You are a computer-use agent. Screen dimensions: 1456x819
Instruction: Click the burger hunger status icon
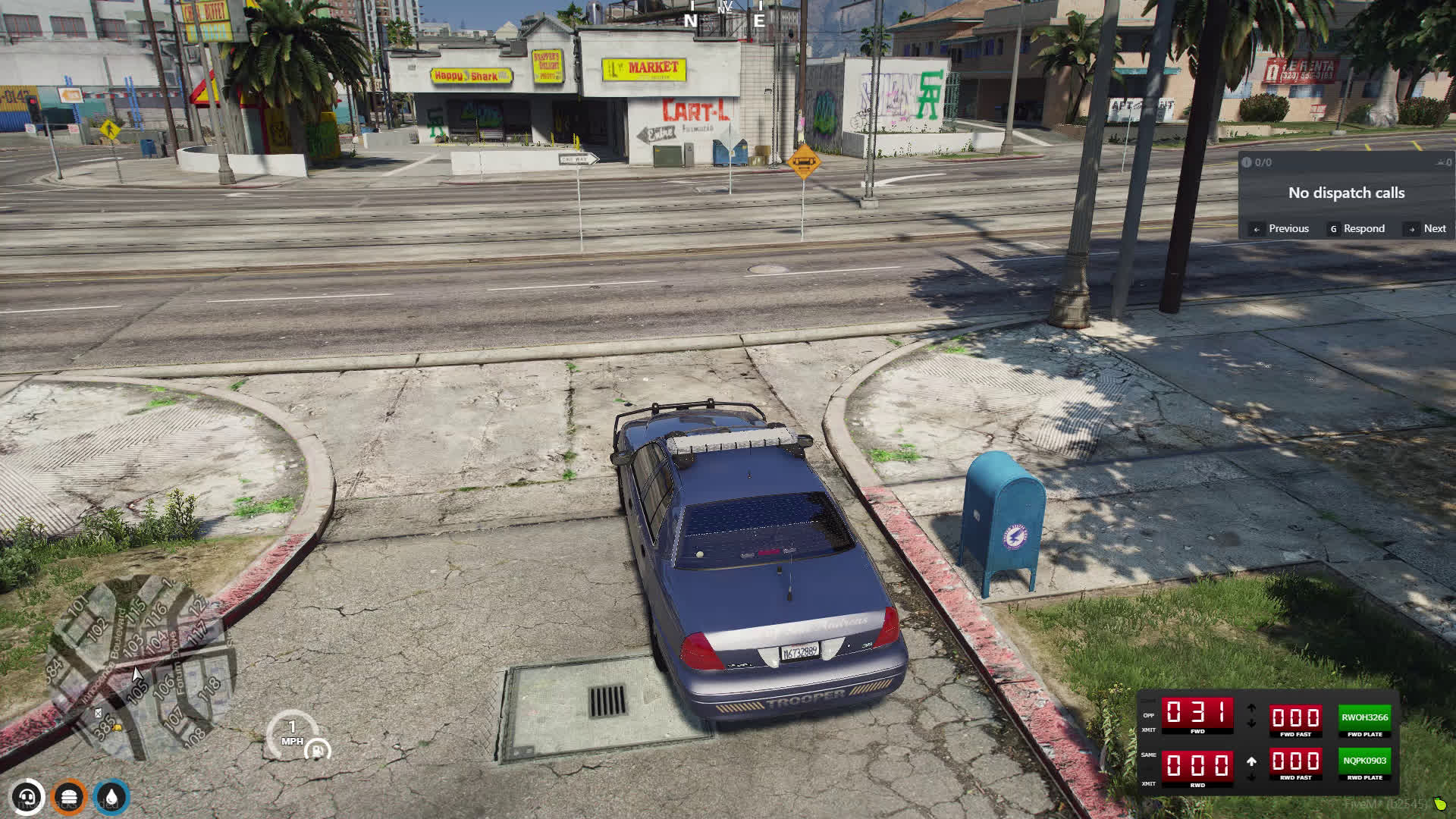[70, 798]
